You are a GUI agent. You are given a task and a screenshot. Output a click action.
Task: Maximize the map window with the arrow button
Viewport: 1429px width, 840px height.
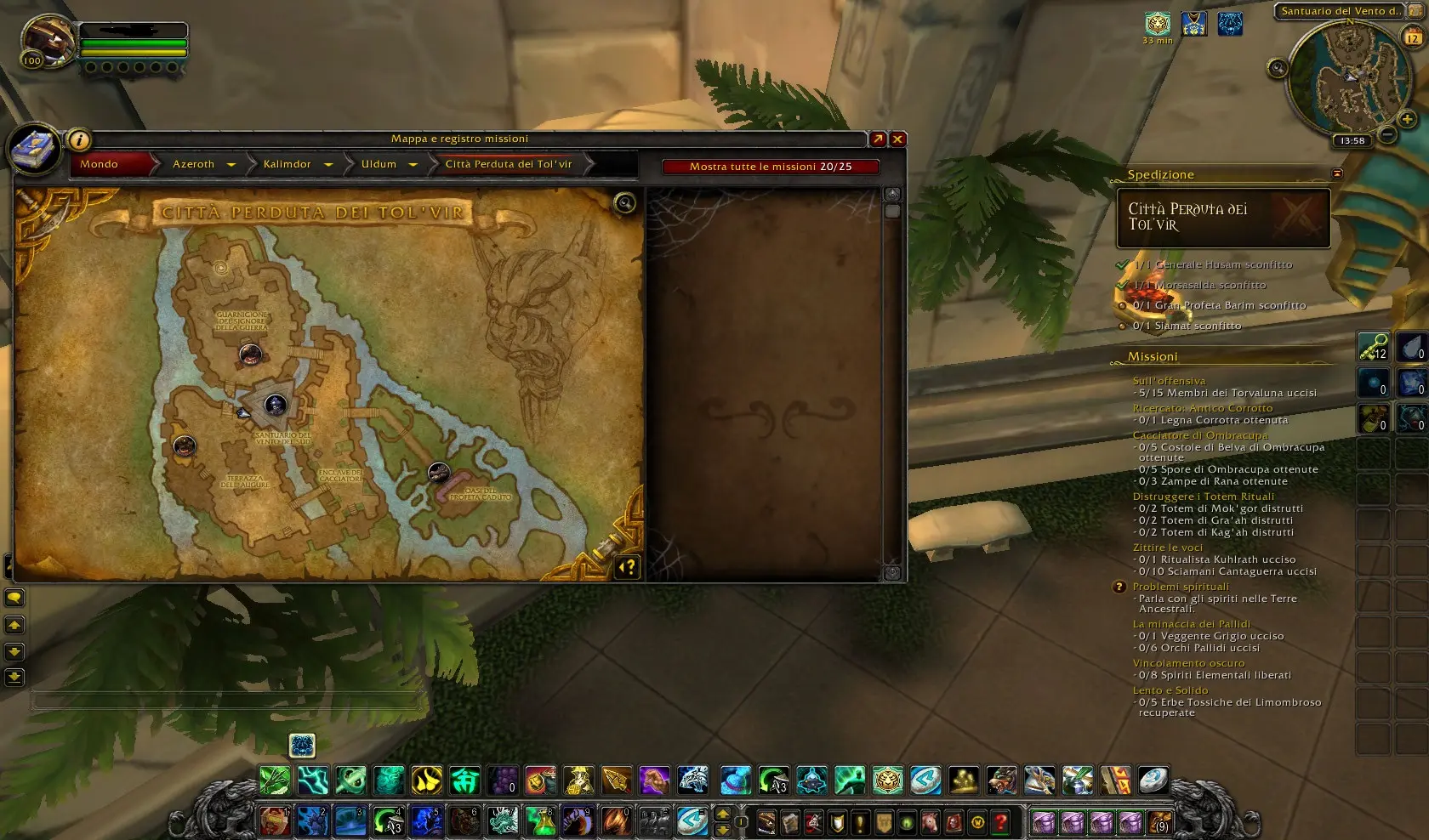coord(878,139)
